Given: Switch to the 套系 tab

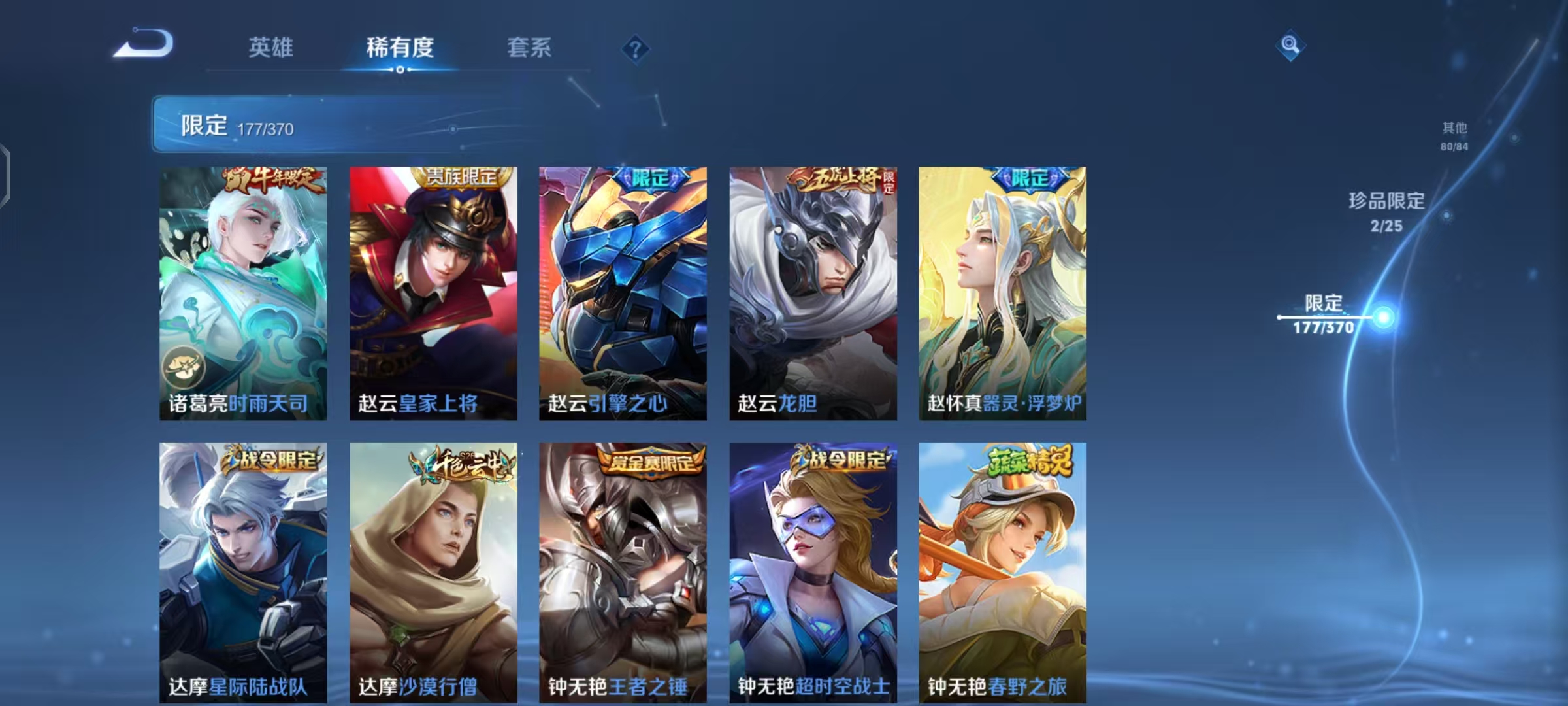Looking at the screenshot, I should coord(529,47).
